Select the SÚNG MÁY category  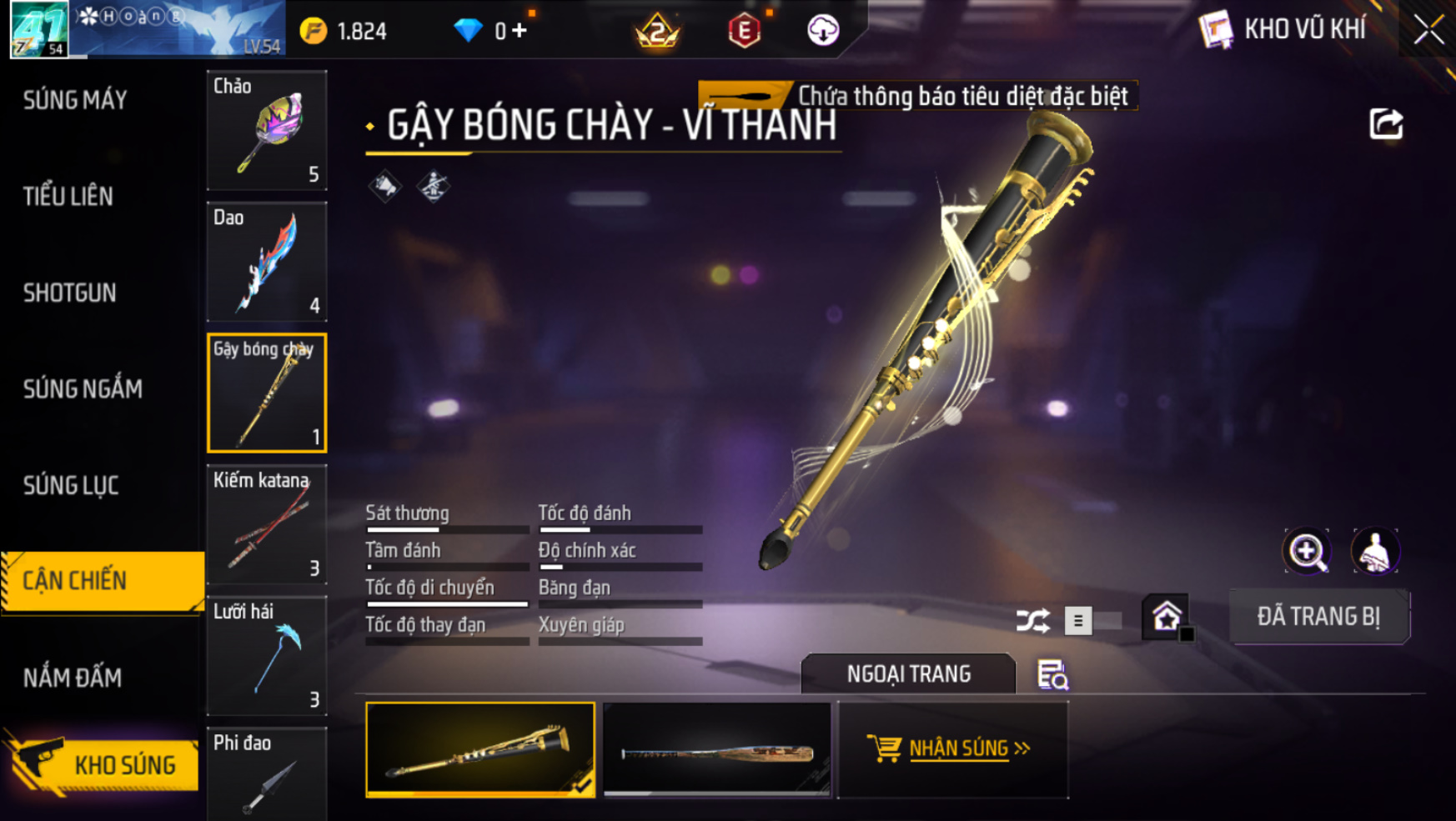pyautogui.click(x=75, y=100)
